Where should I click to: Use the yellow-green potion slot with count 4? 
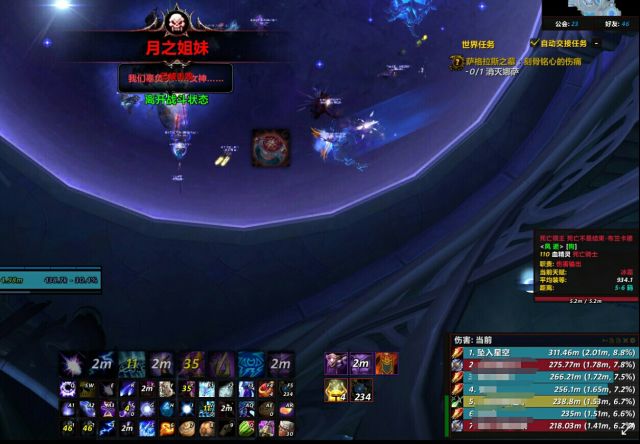click(x=335, y=390)
